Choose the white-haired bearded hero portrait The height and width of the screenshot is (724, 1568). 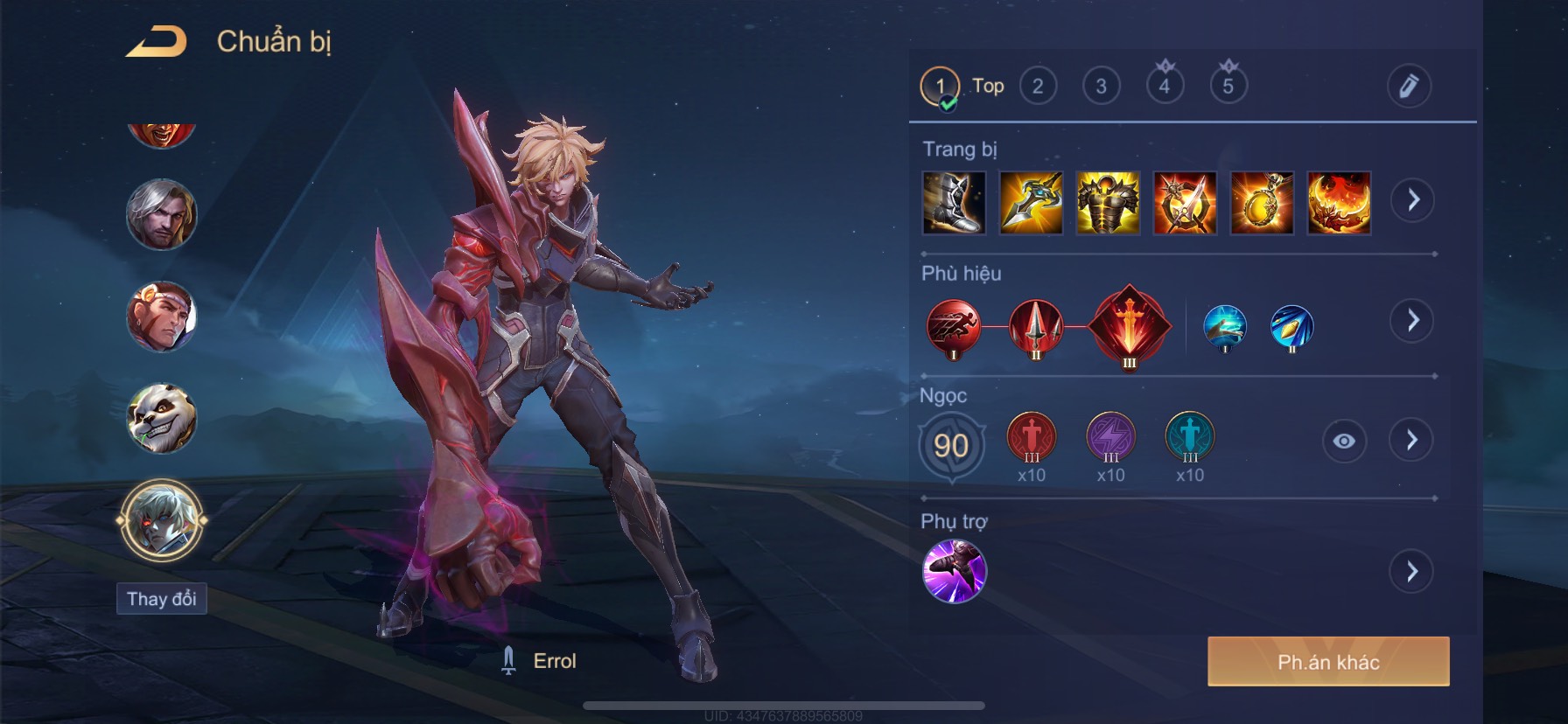click(x=162, y=214)
